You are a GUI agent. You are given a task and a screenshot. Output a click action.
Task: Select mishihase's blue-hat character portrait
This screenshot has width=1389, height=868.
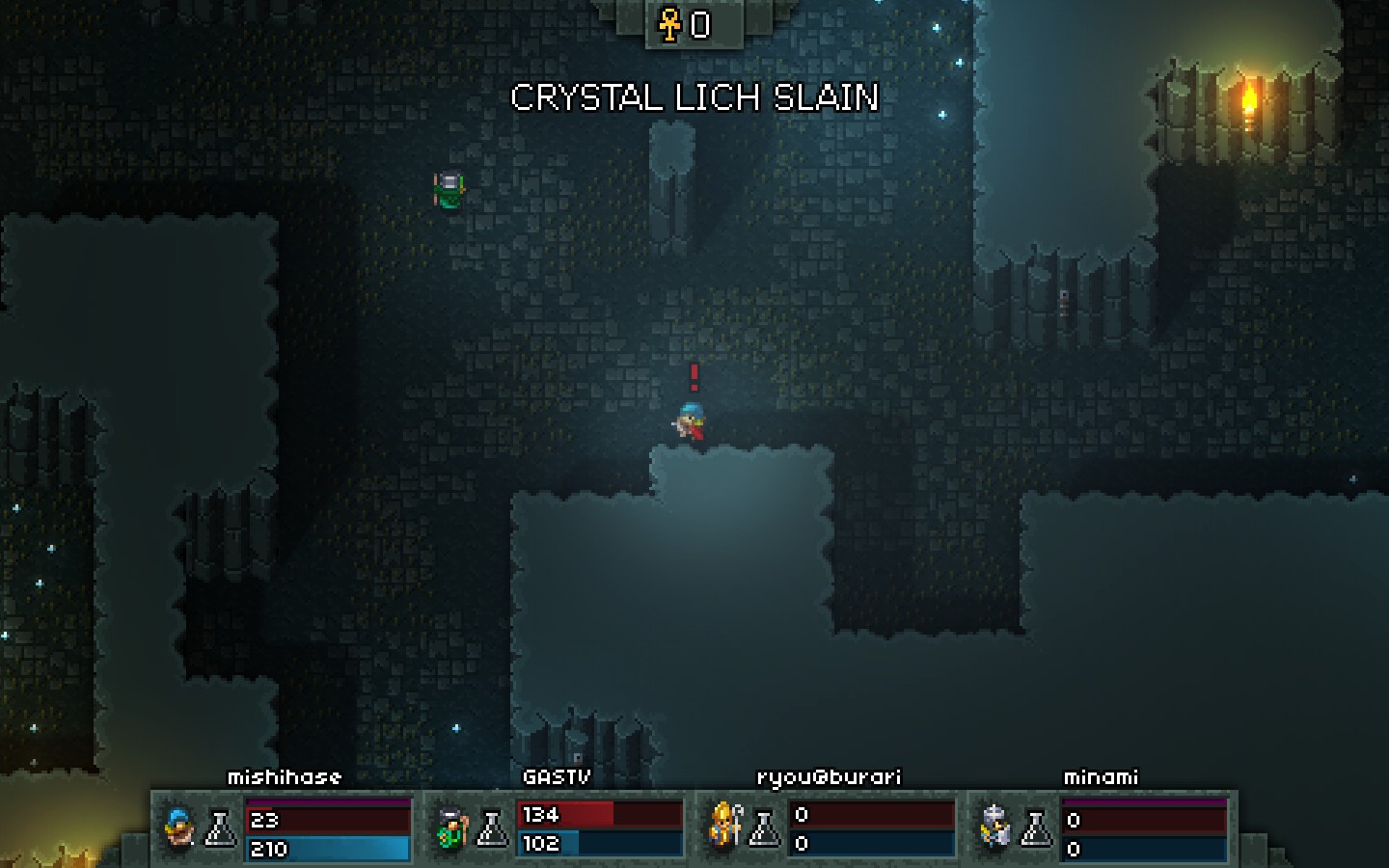[x=179, y=827]
